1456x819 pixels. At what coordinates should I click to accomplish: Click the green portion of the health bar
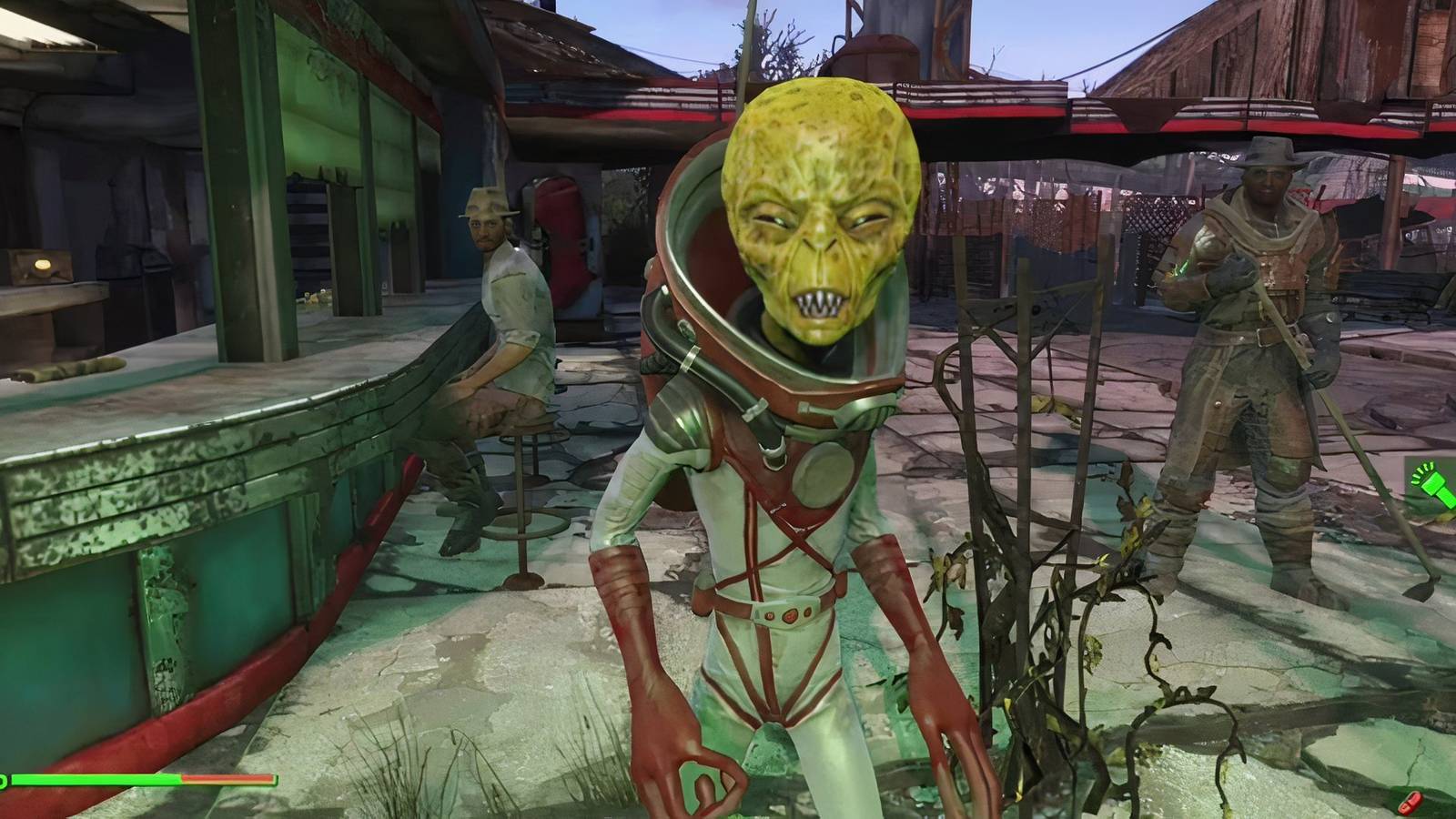[x=100, y=781]
